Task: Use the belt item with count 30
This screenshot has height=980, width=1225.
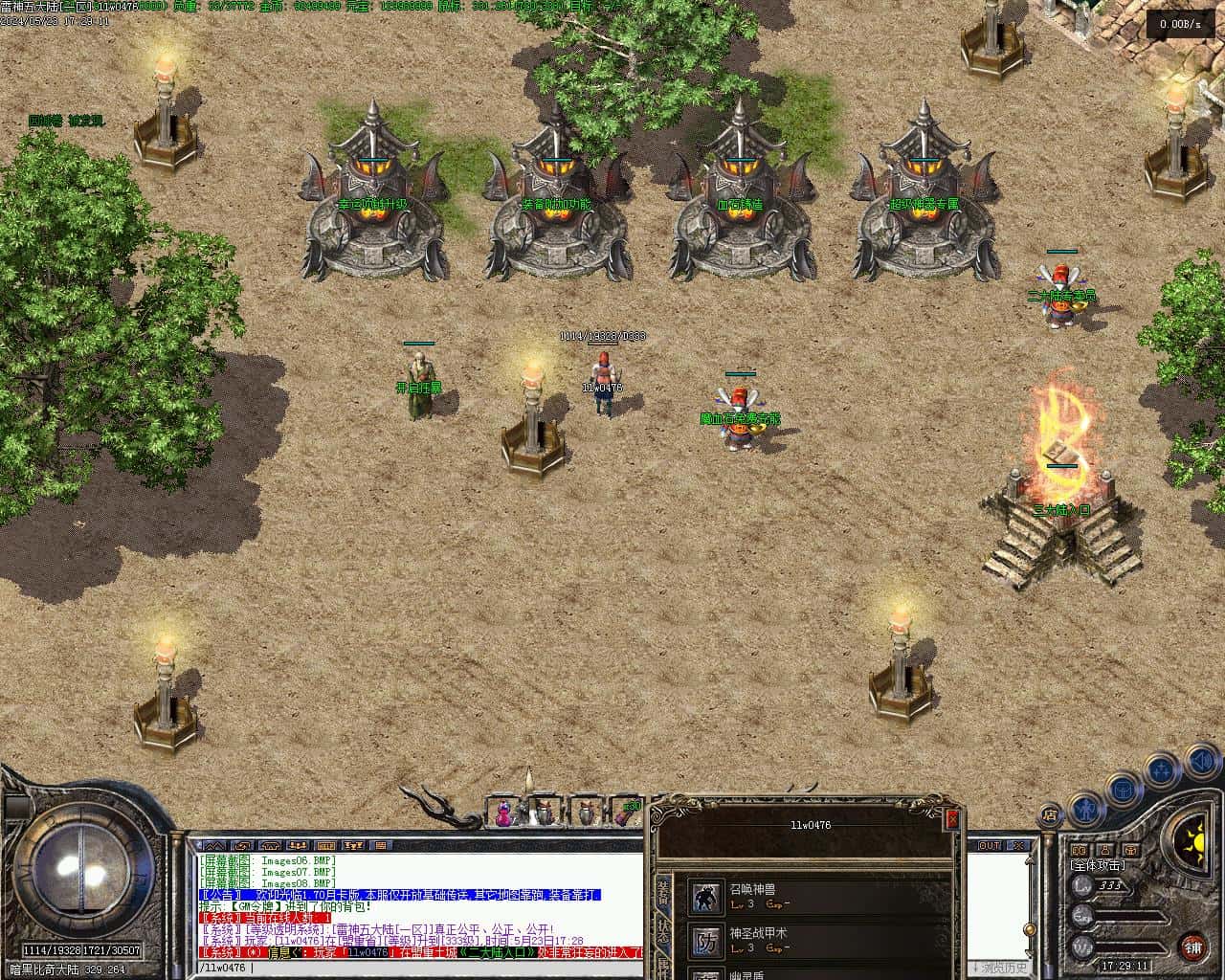Action: pos(627,813)
